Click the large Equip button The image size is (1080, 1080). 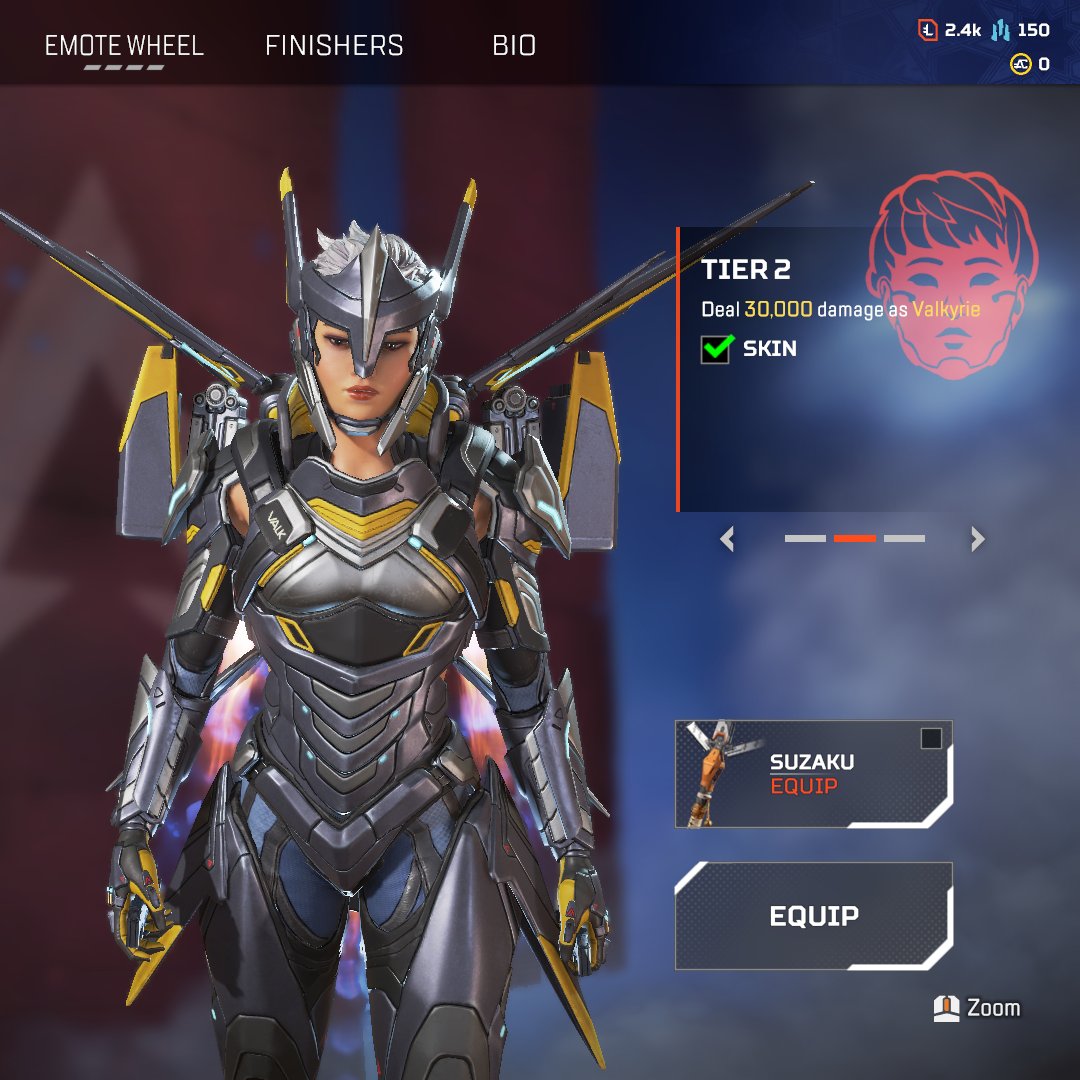coord(813,916)
